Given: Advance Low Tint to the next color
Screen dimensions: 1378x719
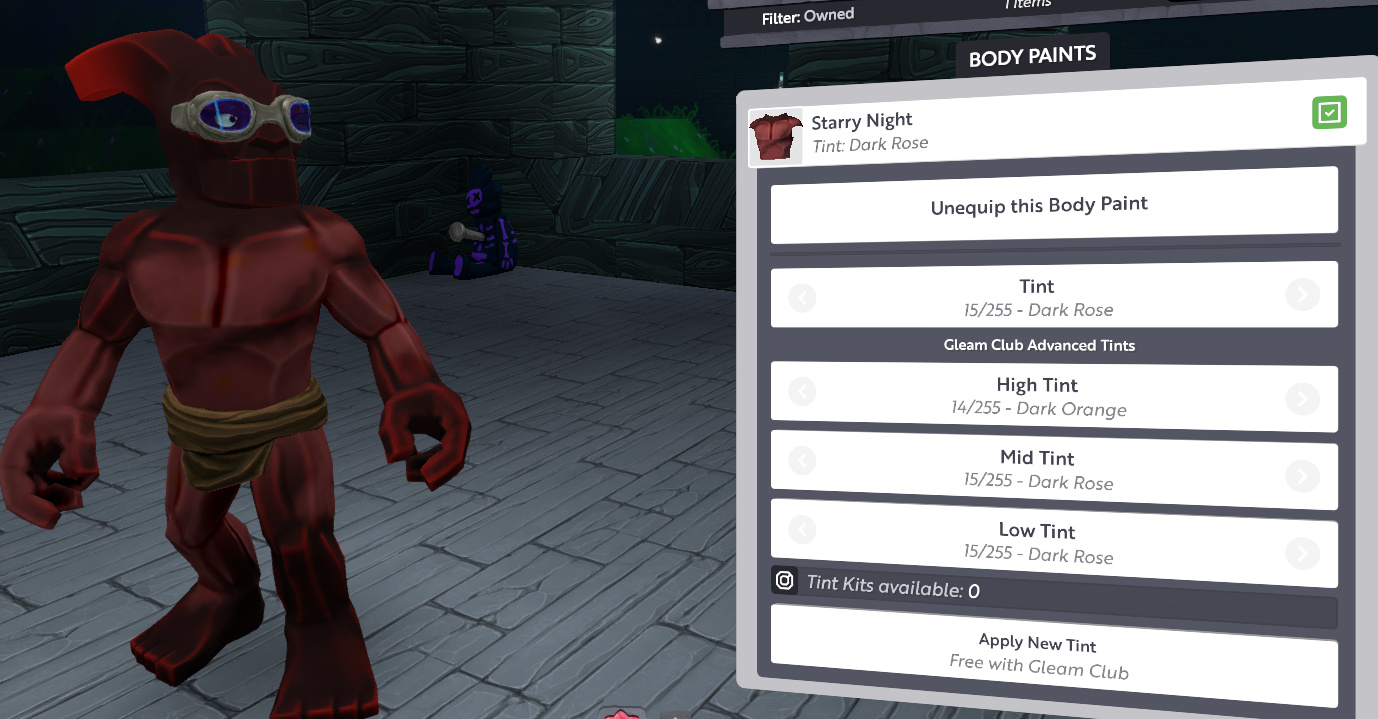Looking at the screenshot, I should (1301, 553).
